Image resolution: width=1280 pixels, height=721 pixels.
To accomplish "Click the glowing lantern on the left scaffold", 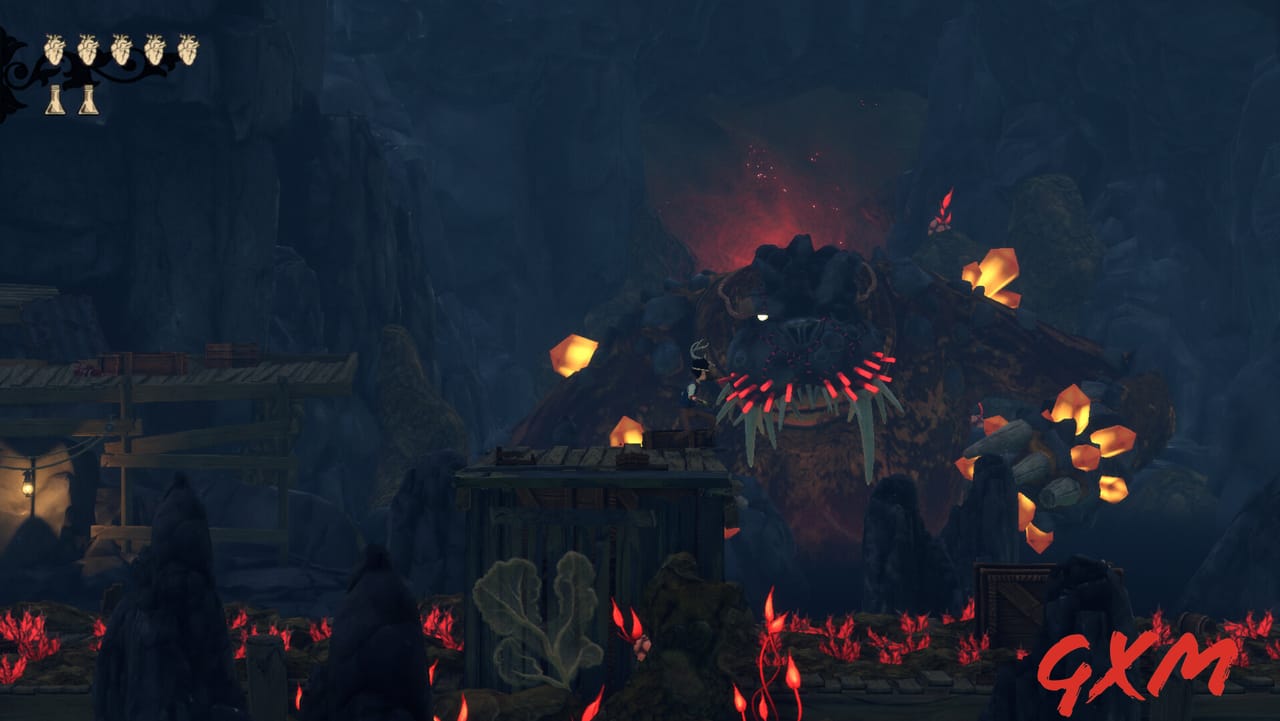I will 30,486.
